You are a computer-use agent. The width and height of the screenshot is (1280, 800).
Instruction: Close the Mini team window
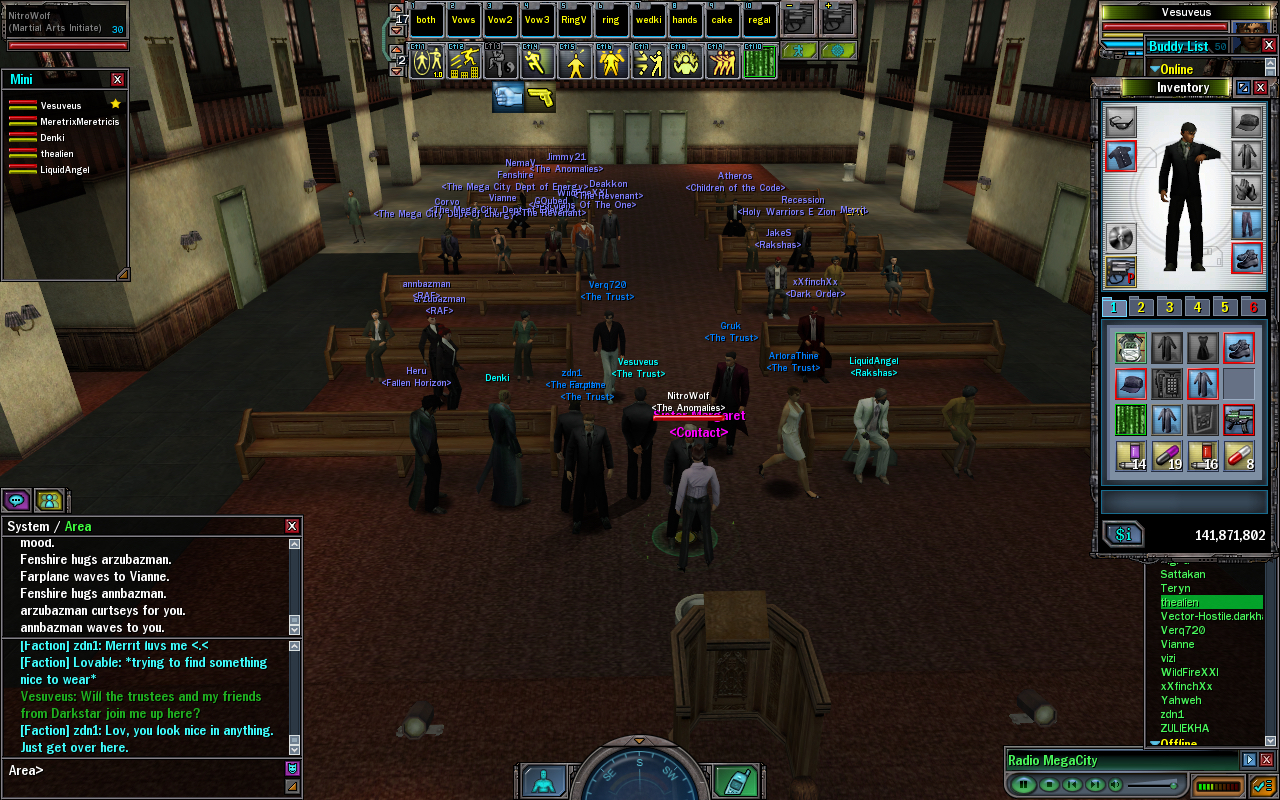pyautogui.click(x=118, y=79)
